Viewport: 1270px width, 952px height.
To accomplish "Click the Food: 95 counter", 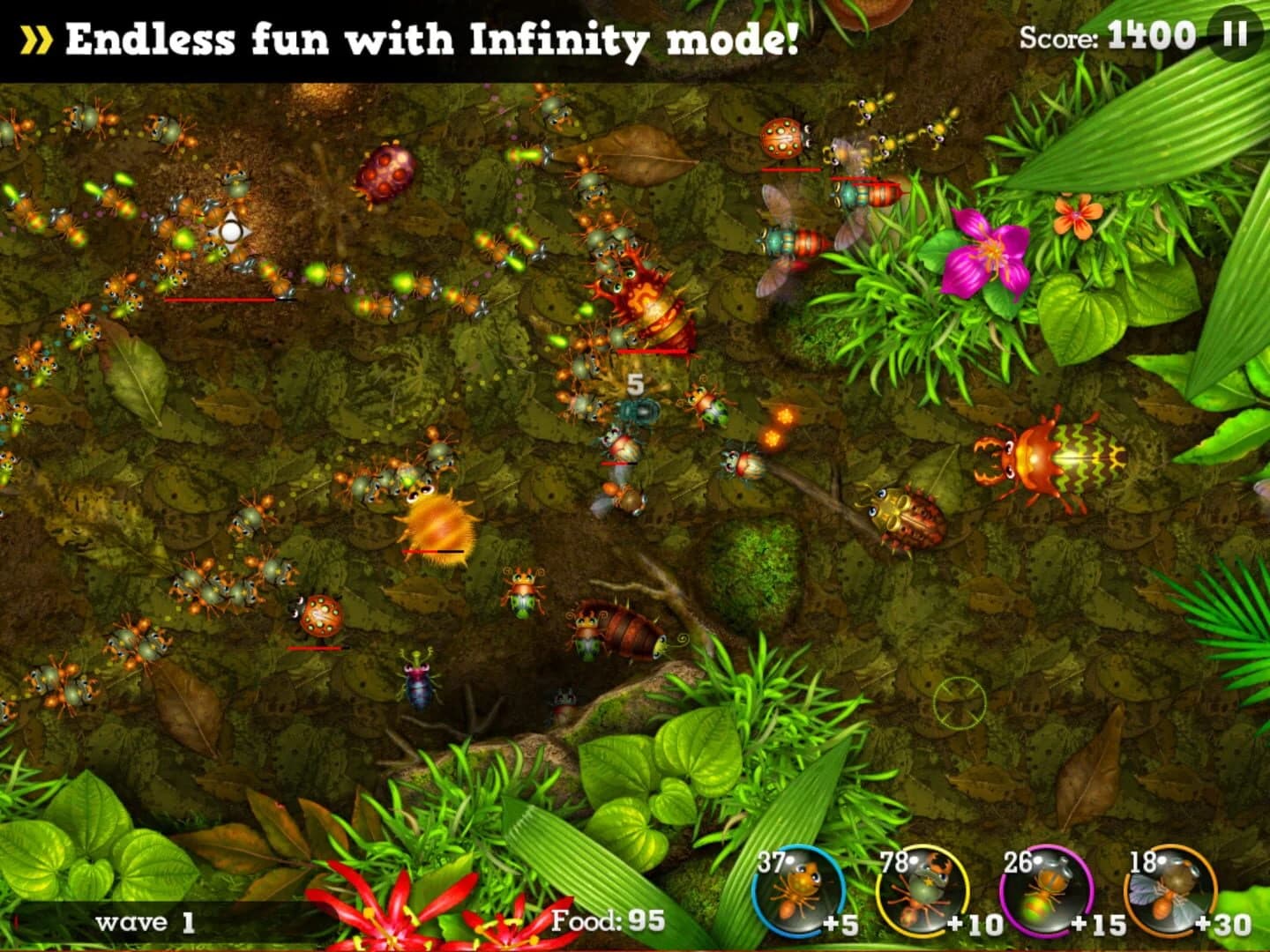I will [x=610, y=920].
